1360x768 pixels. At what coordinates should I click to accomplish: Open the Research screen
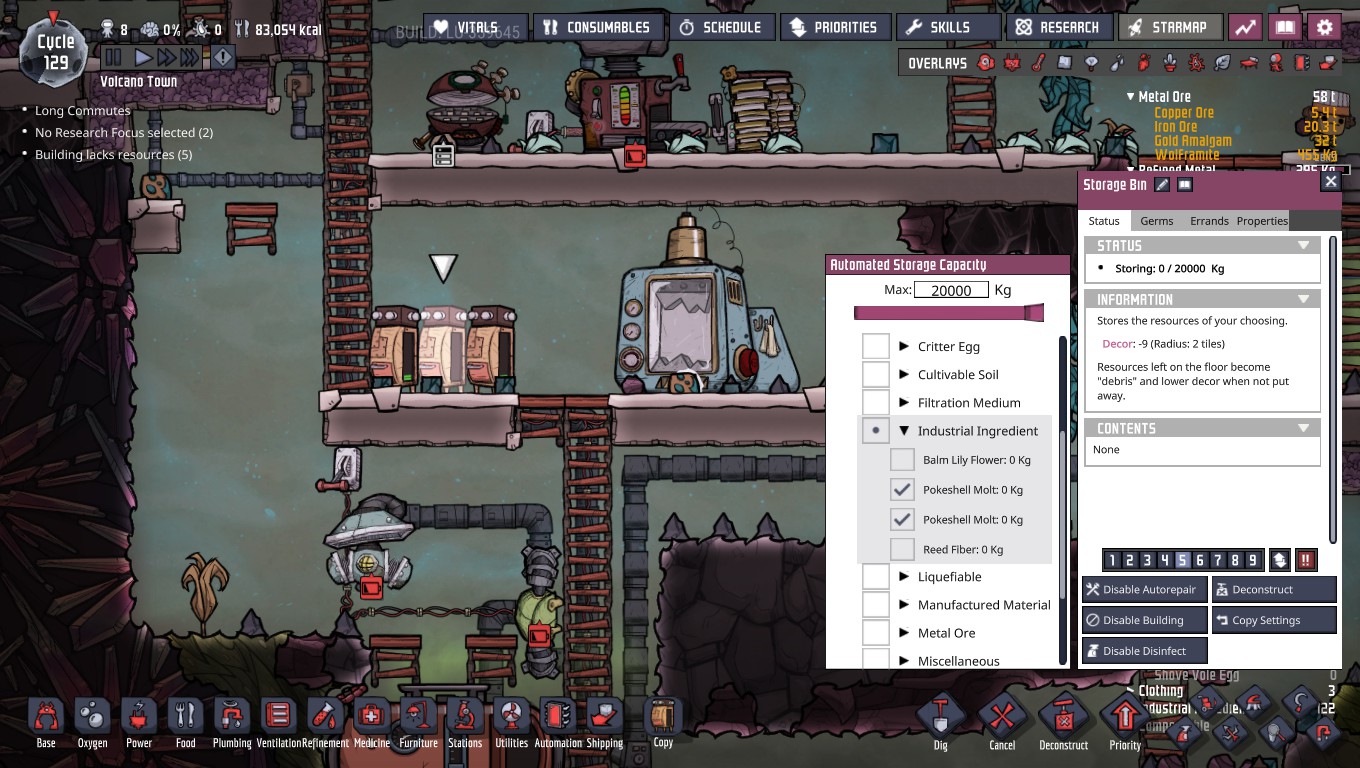(x=1059, y=27)
